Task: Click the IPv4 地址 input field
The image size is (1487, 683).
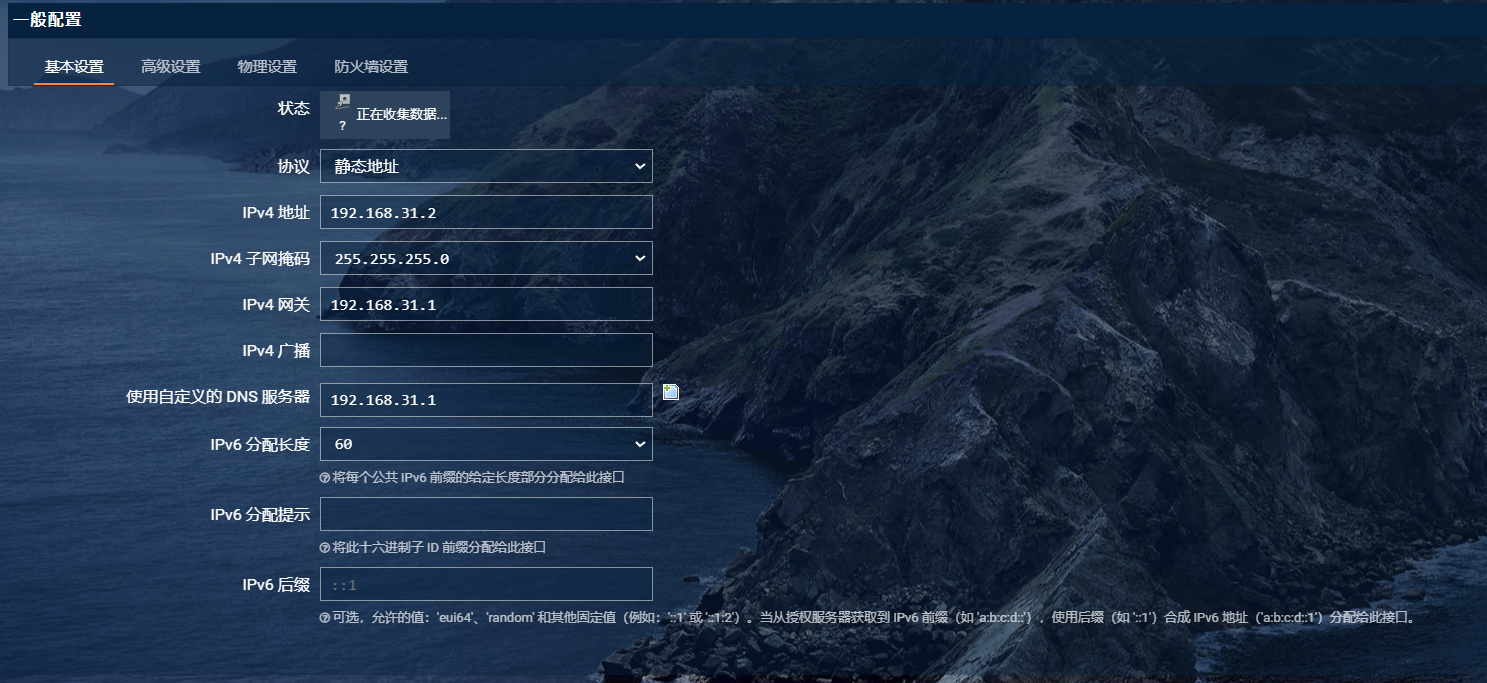Action: 486,213
